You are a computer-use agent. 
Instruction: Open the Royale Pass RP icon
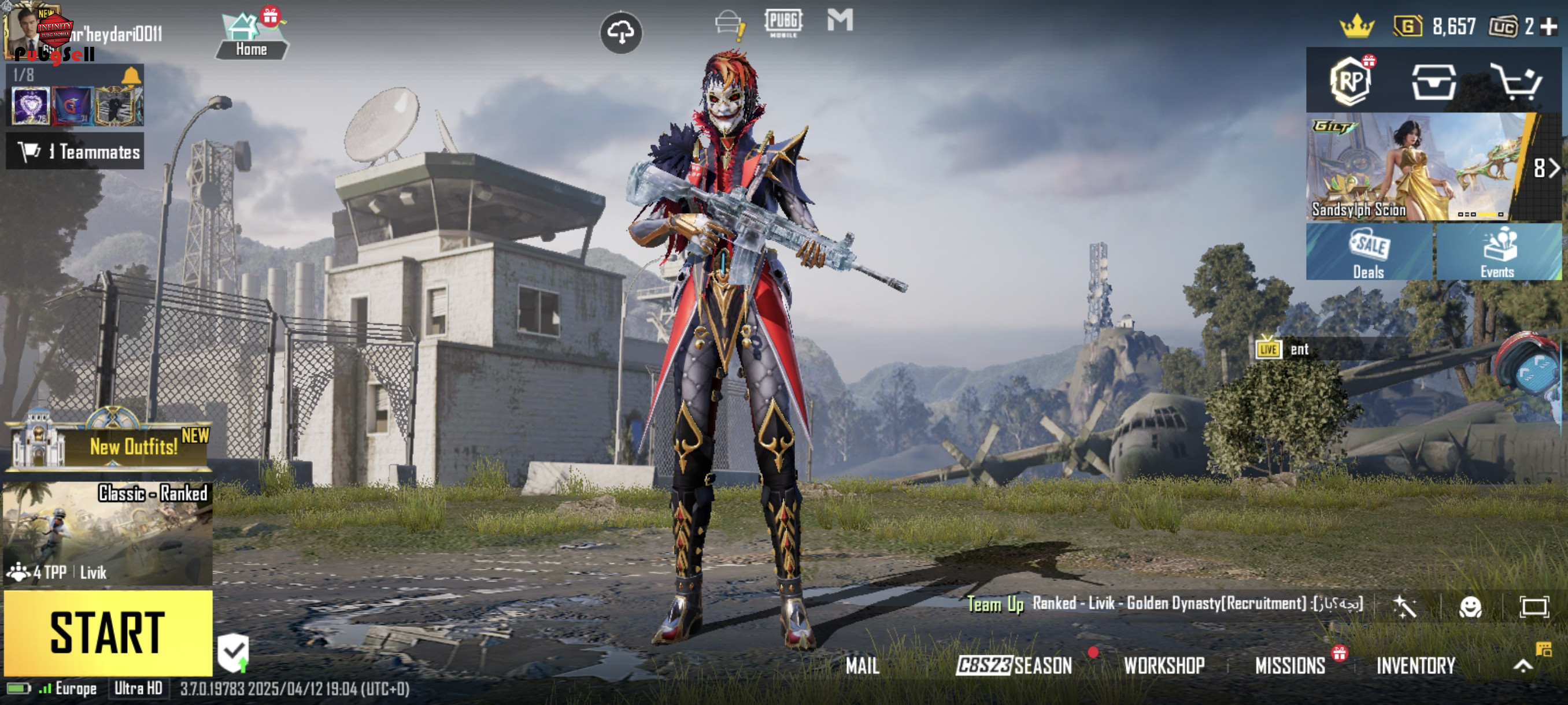pos(1350,81)
